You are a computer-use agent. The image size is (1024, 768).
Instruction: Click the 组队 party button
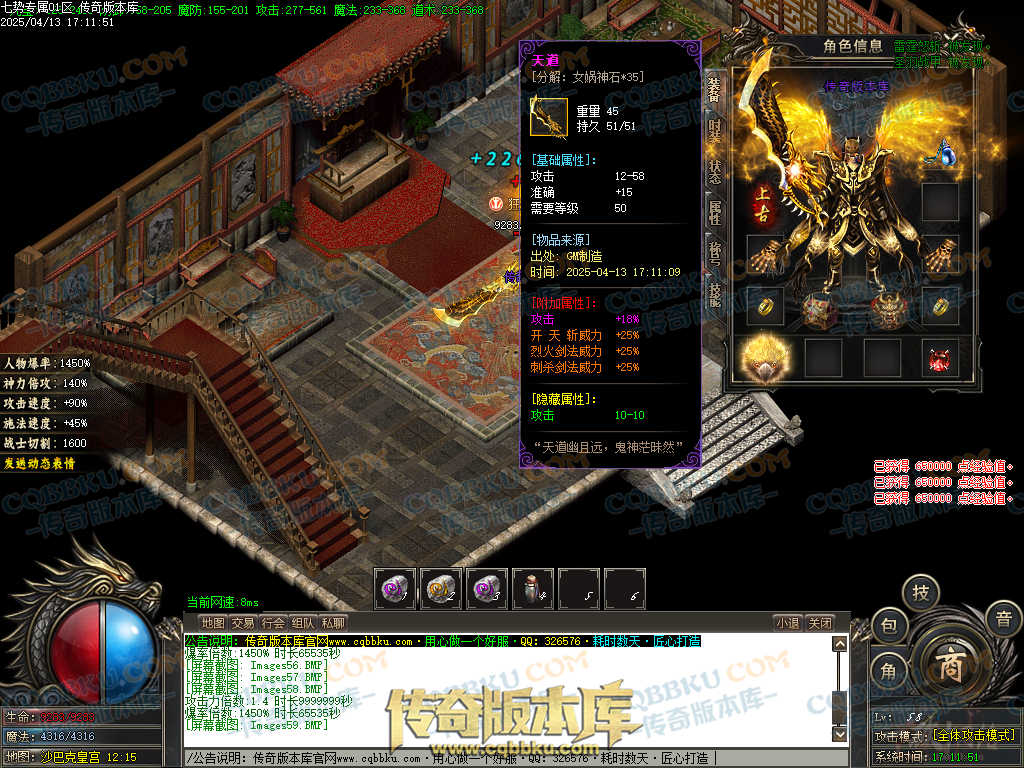click(x=303, y=622)
